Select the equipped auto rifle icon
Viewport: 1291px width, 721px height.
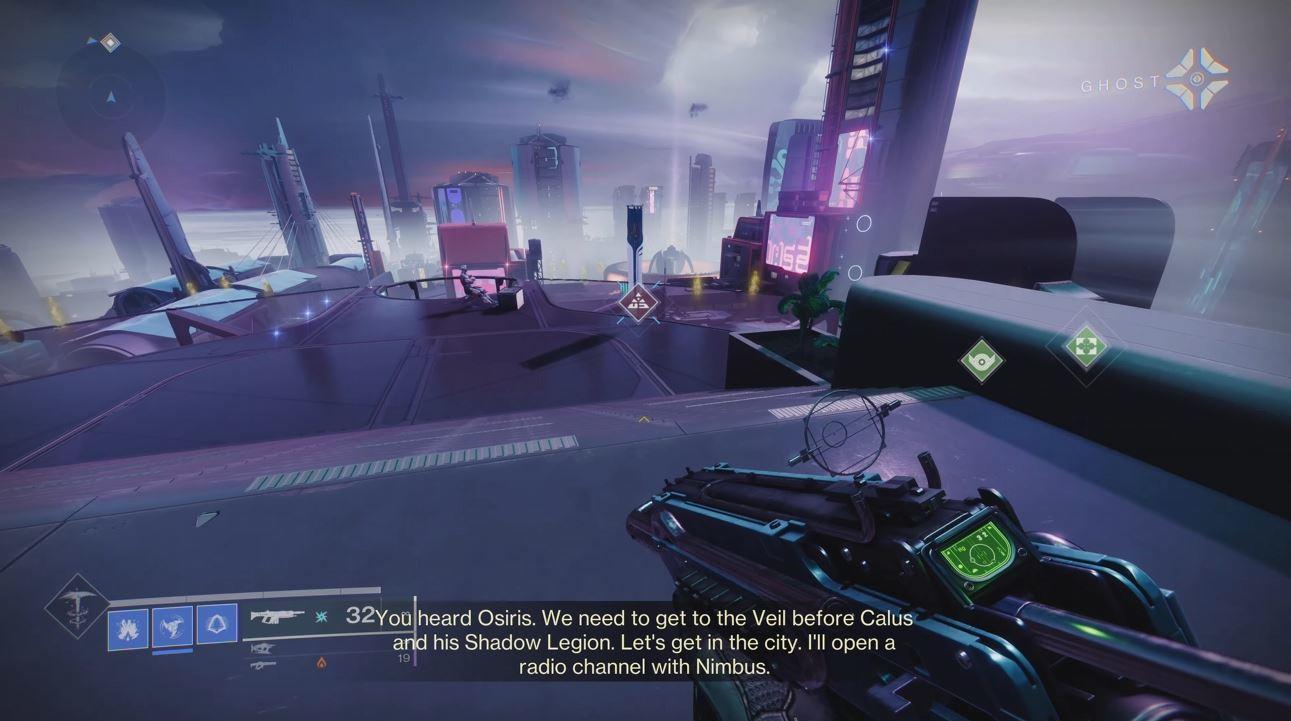tap(278, 617)
